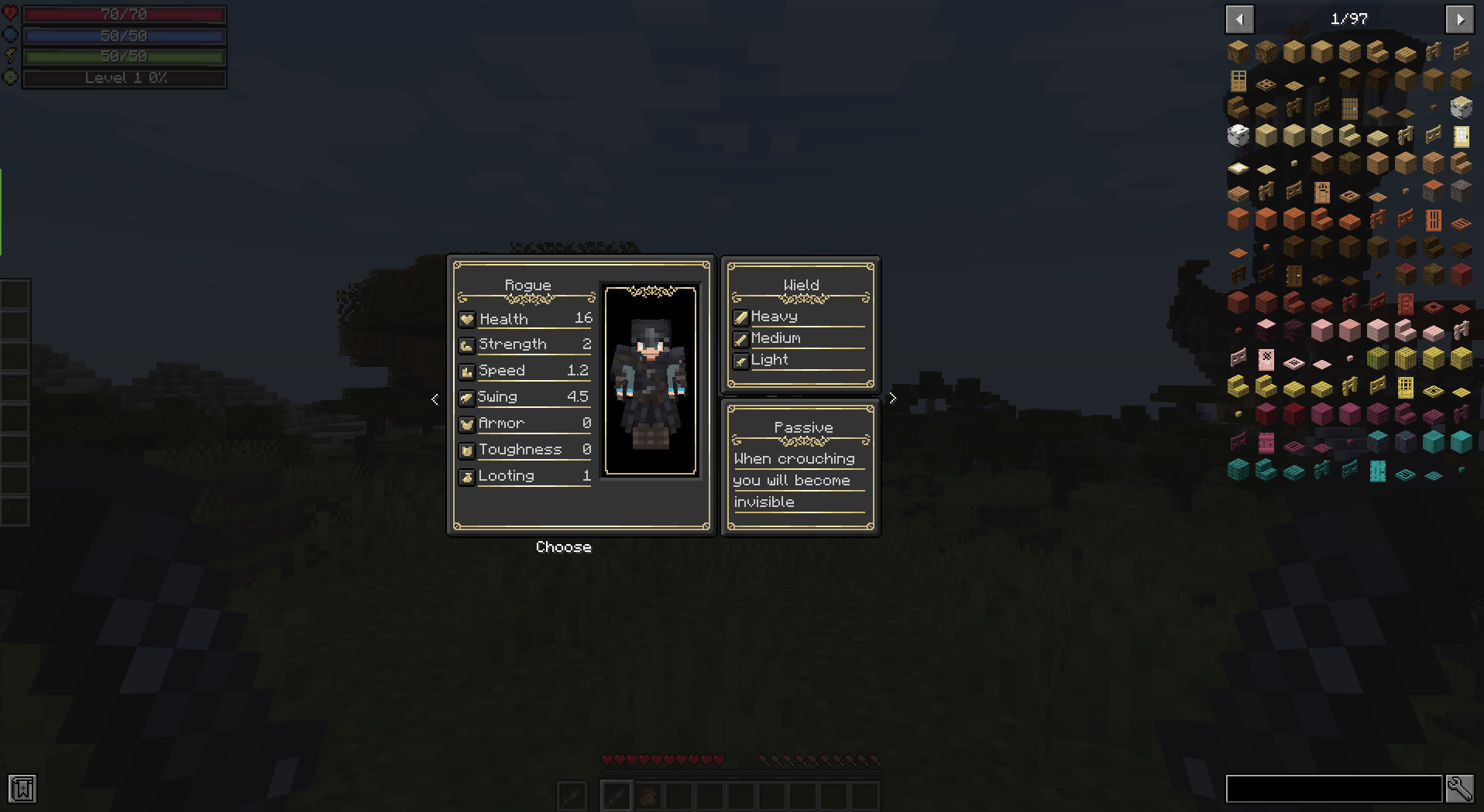
Task: Click the Strength stat icon
Action: tap(467, 344)
